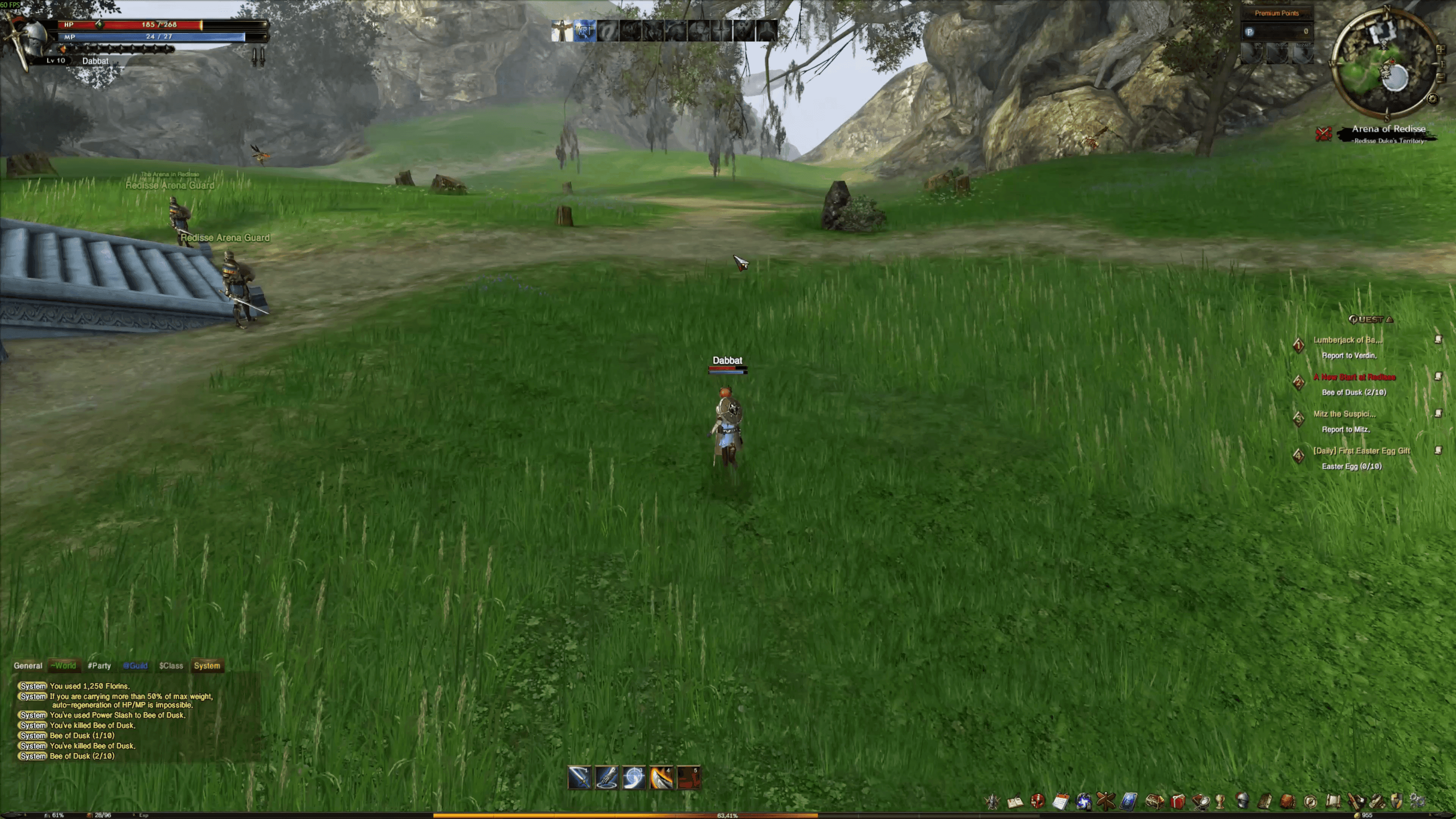The image size is (1456, 819).
Task: Click the knight helmet menu icon
Action: point(1243,801)
